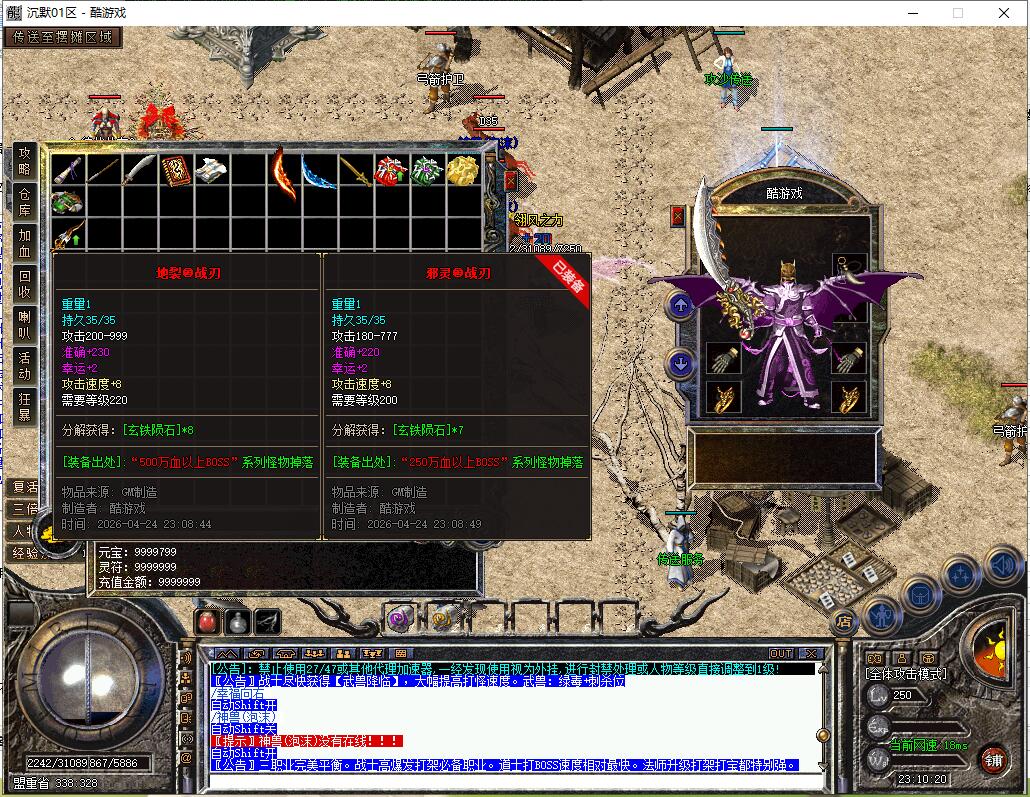The width and height of the screenshot is (1030, 797).
Task: Select the 回收 recycle side button
Action: (25, 284)
